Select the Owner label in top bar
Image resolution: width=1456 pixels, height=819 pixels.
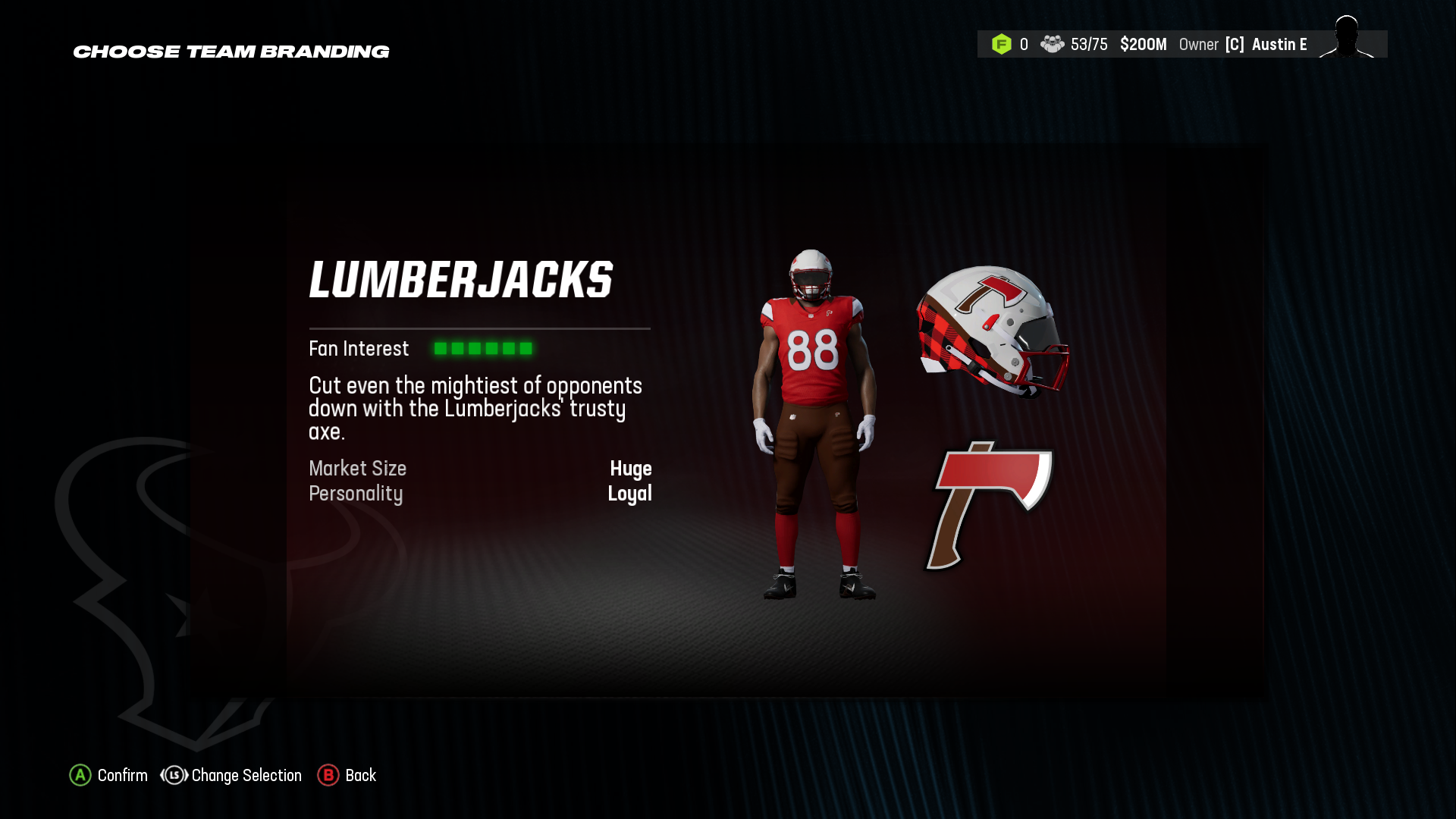[x=1199, y=44]
